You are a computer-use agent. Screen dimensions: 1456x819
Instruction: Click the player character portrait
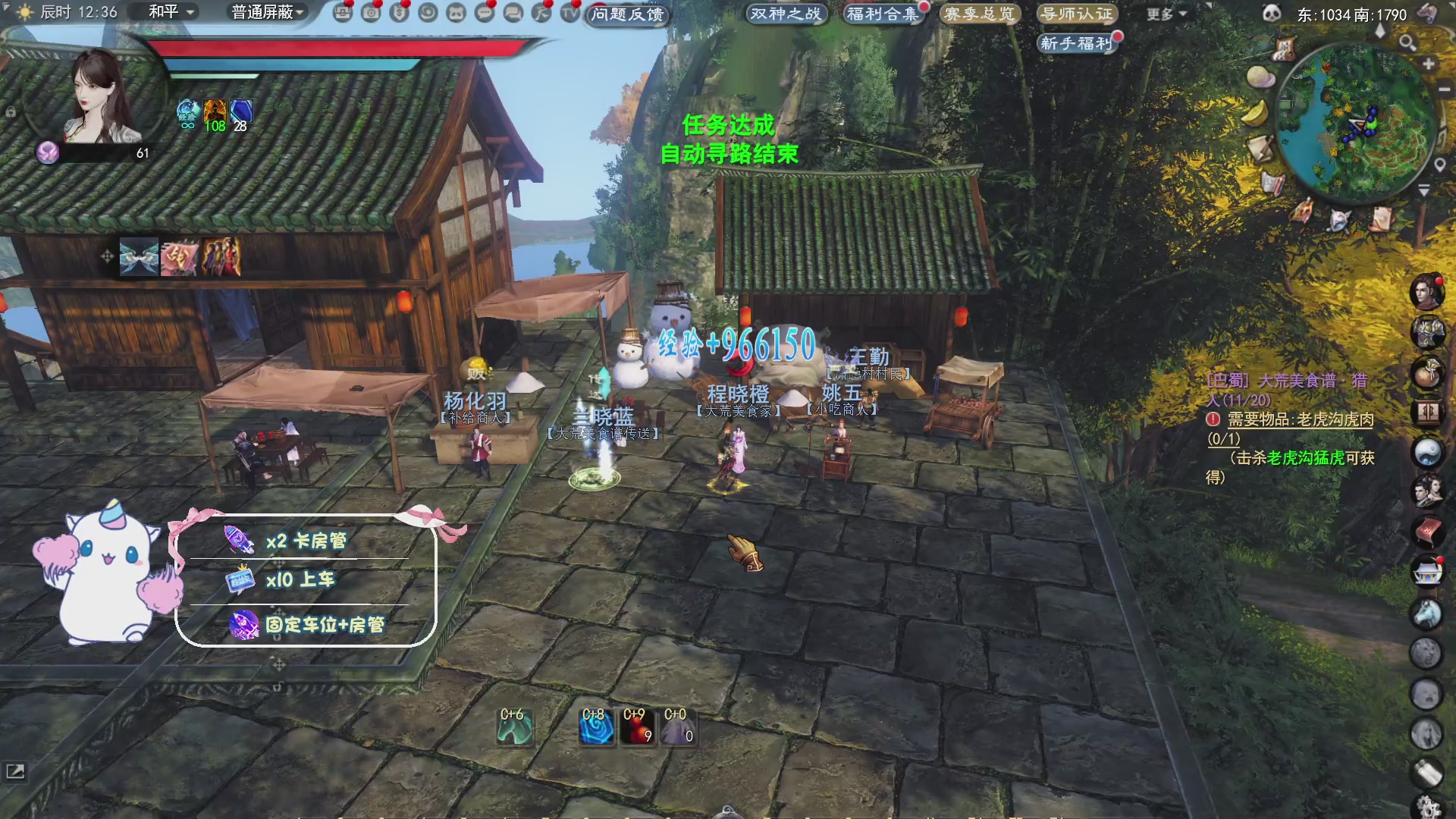pos(97,95)
